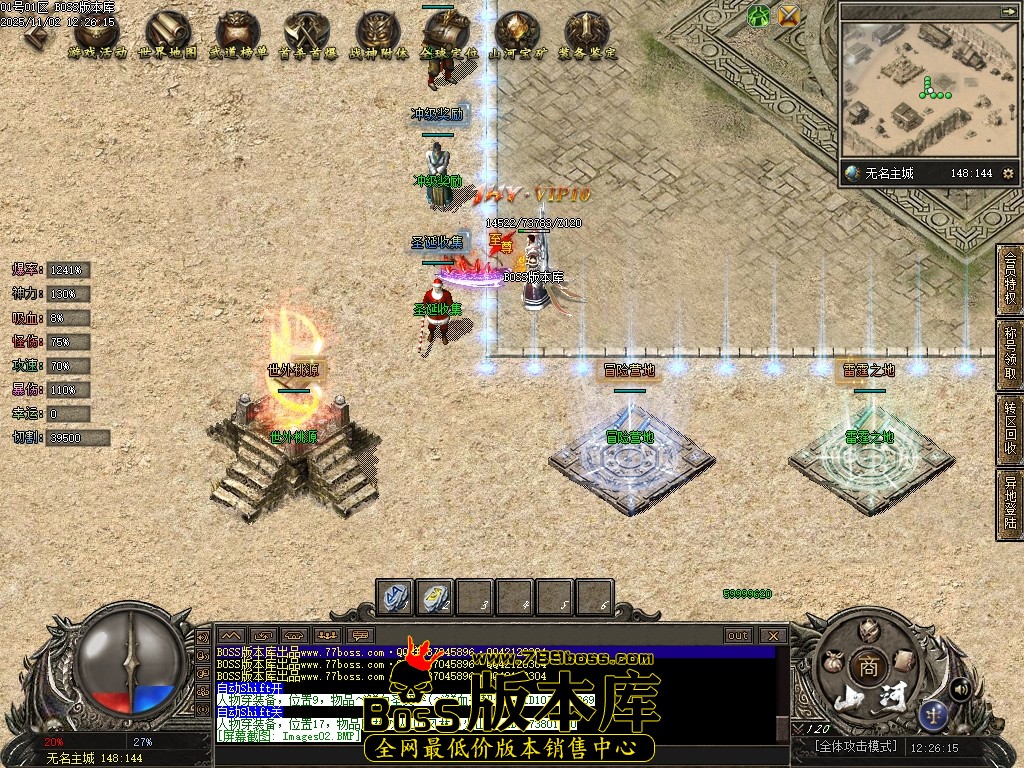Close the chat panel with the X button
The height and width of the screenshot is (768, 1024).
tap(773, 635)
